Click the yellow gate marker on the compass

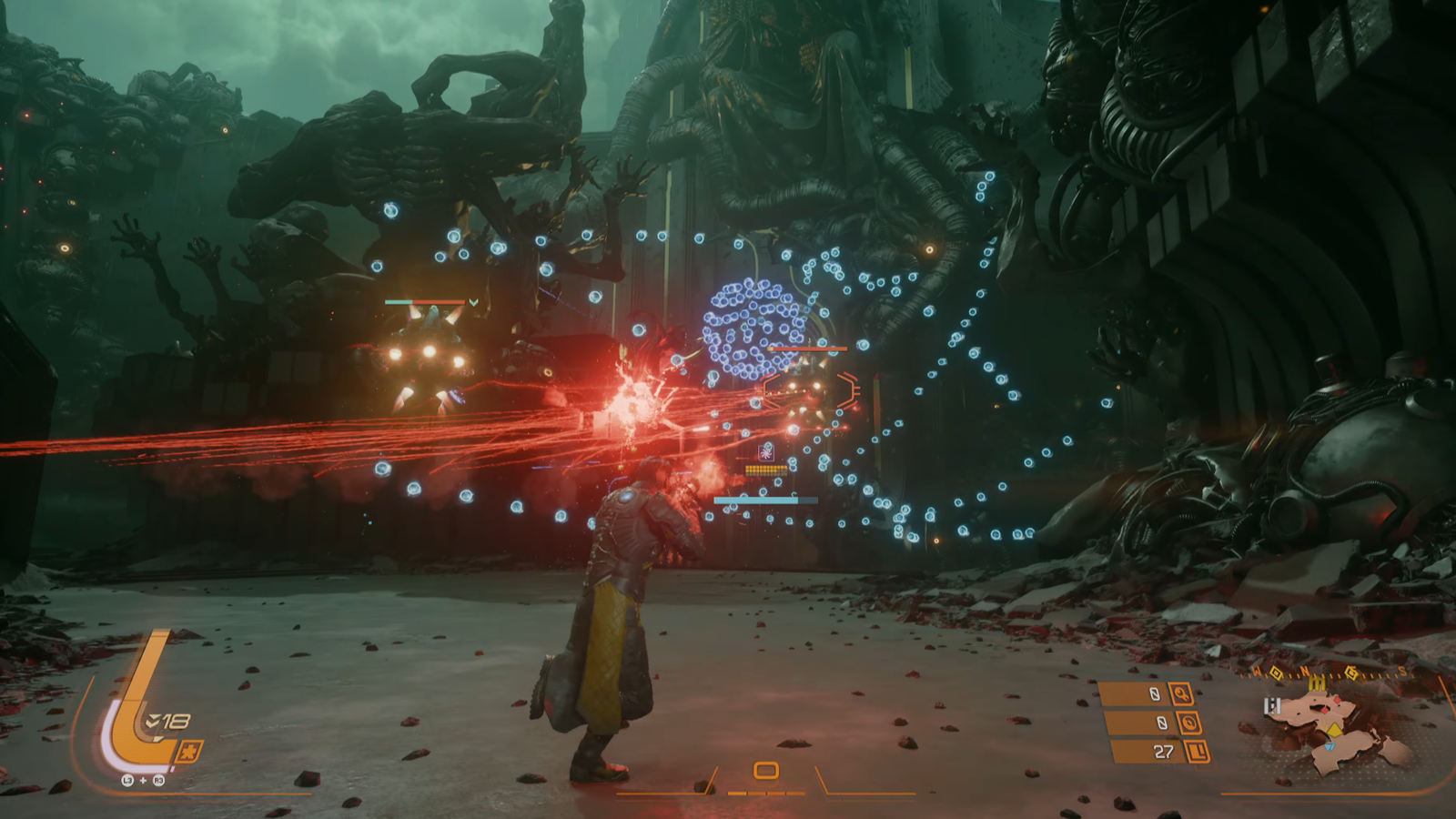[x=1317, y=682]
